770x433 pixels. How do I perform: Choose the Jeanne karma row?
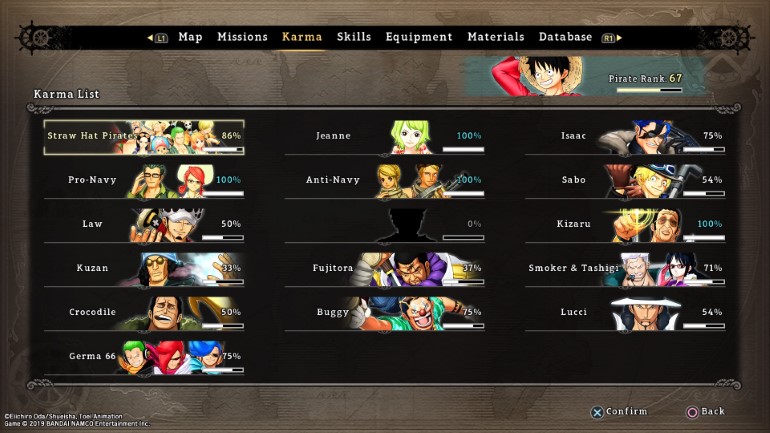click(385, 136)
